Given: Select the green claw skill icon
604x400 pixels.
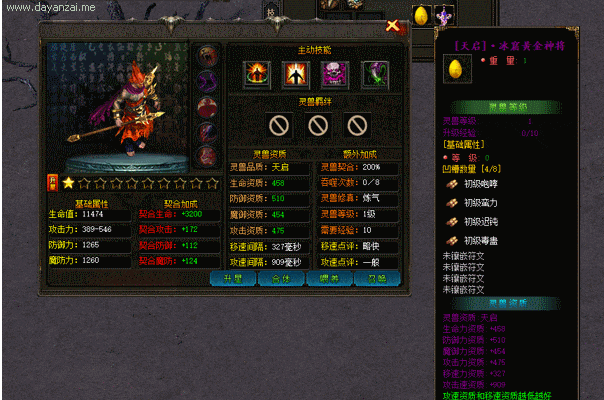Looking at the screenshot, I should click(x=372, y=73).
